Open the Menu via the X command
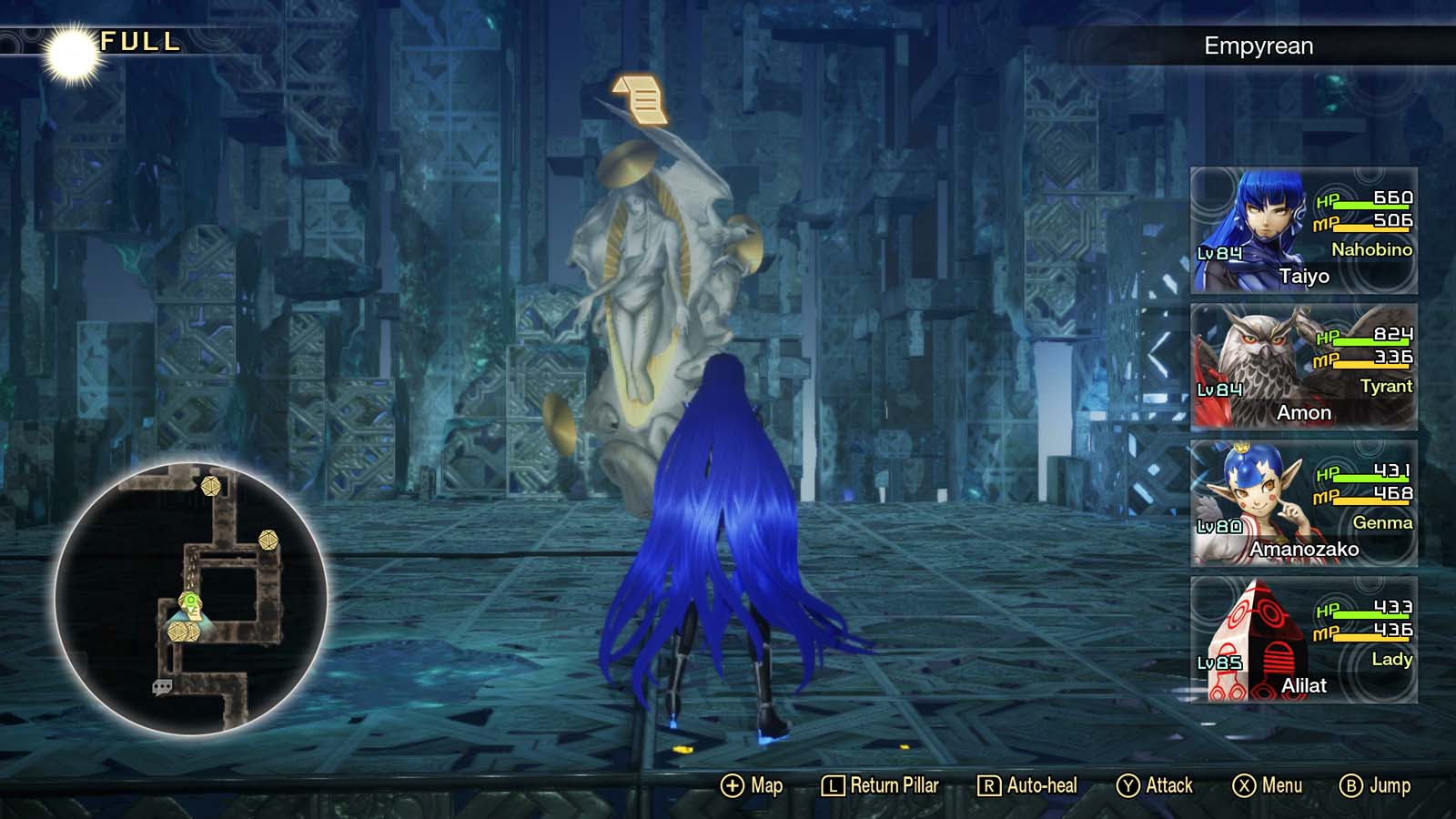 1244,784
